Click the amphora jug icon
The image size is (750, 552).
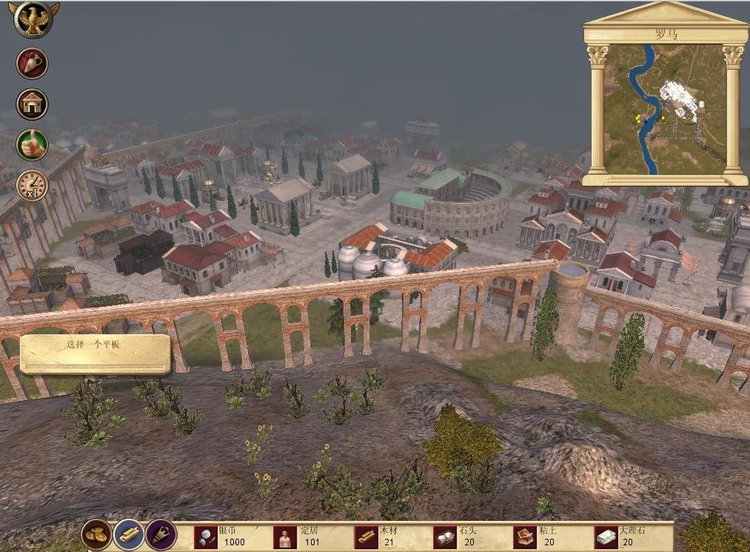(x=32, y=62)
